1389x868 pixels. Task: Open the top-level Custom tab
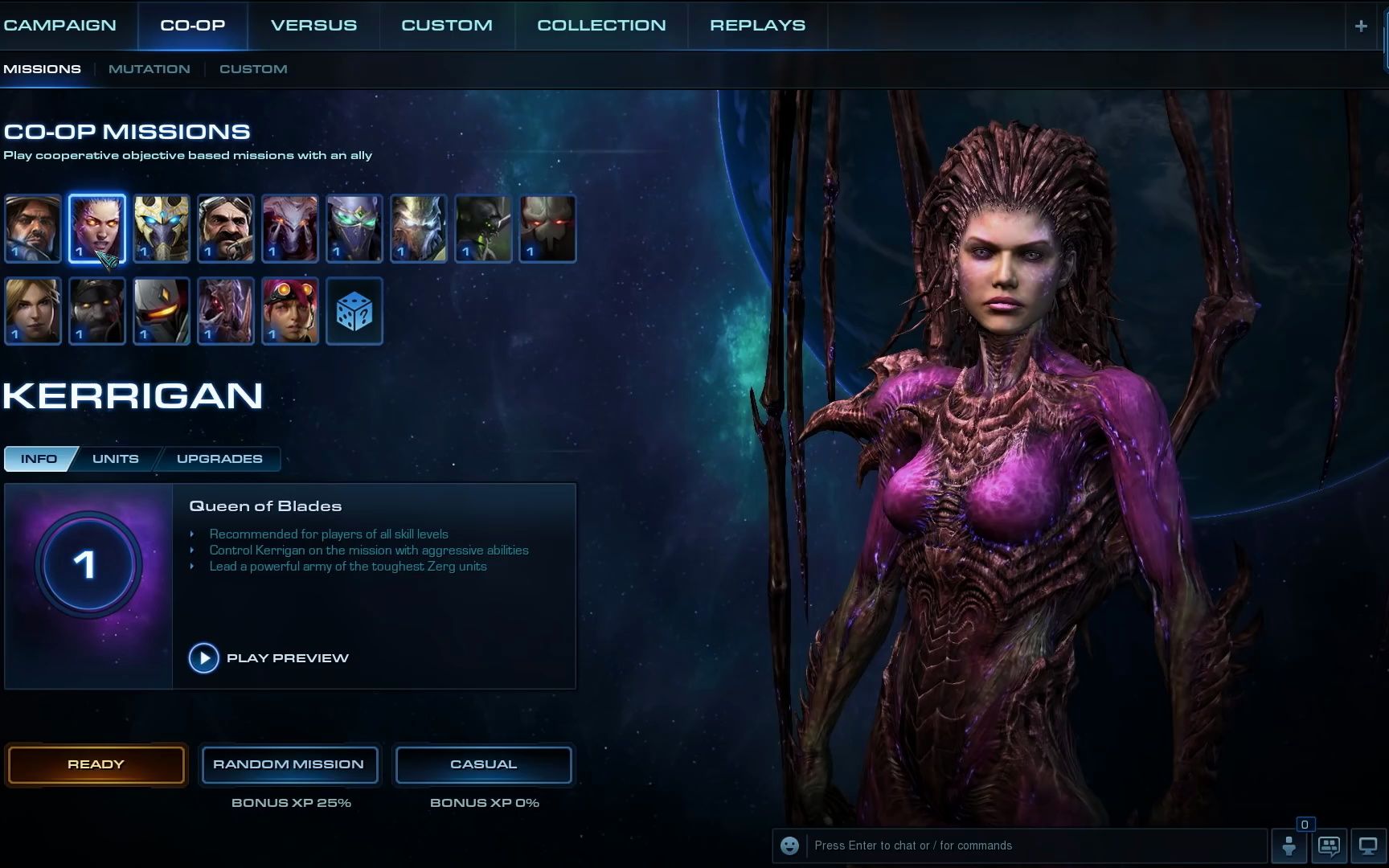[447, 25]
